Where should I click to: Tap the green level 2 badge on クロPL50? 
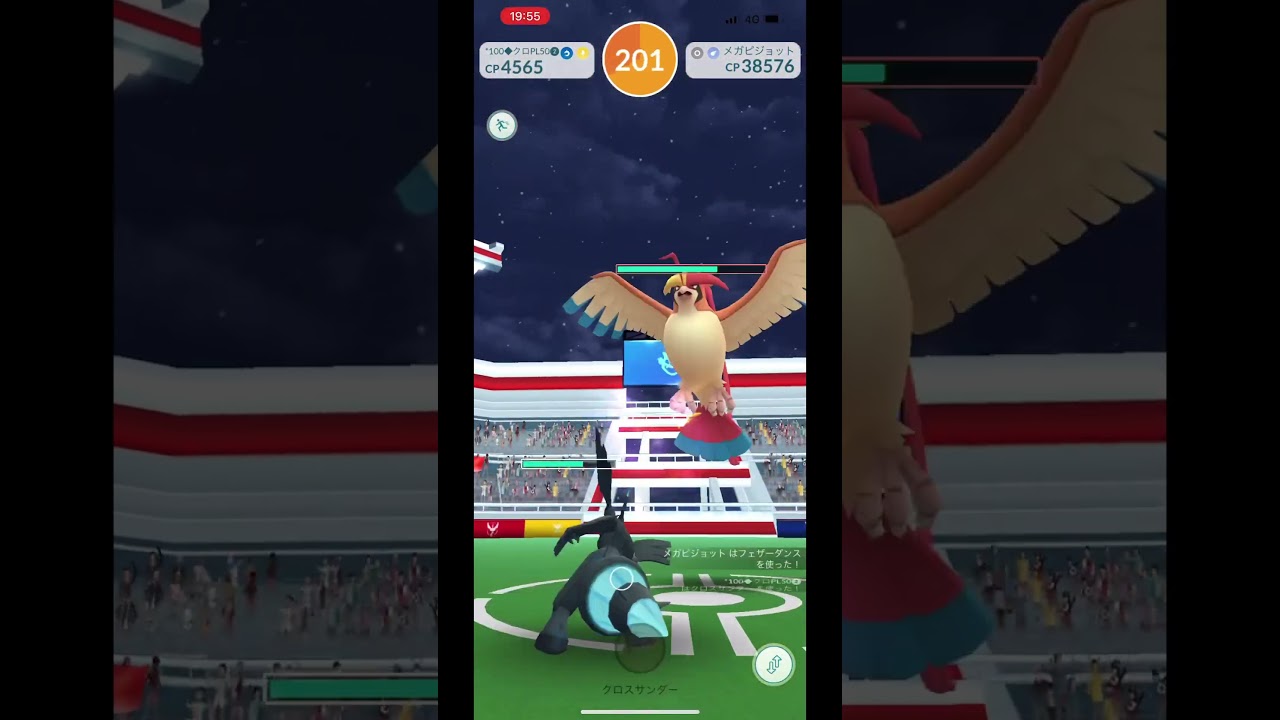[554, 54]
